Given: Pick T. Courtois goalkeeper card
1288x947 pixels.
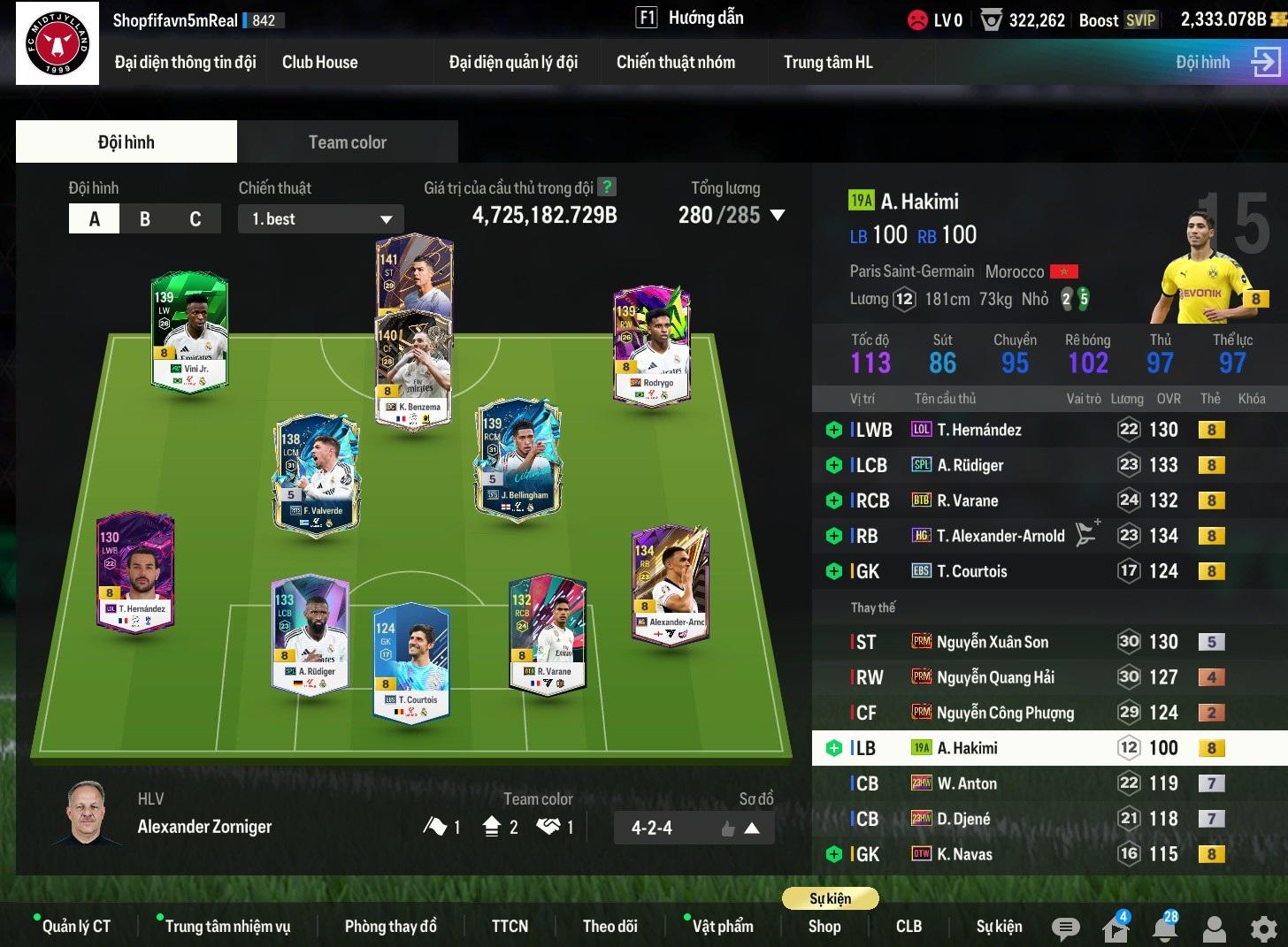Looking at the screenshot, I should [410, 663].
